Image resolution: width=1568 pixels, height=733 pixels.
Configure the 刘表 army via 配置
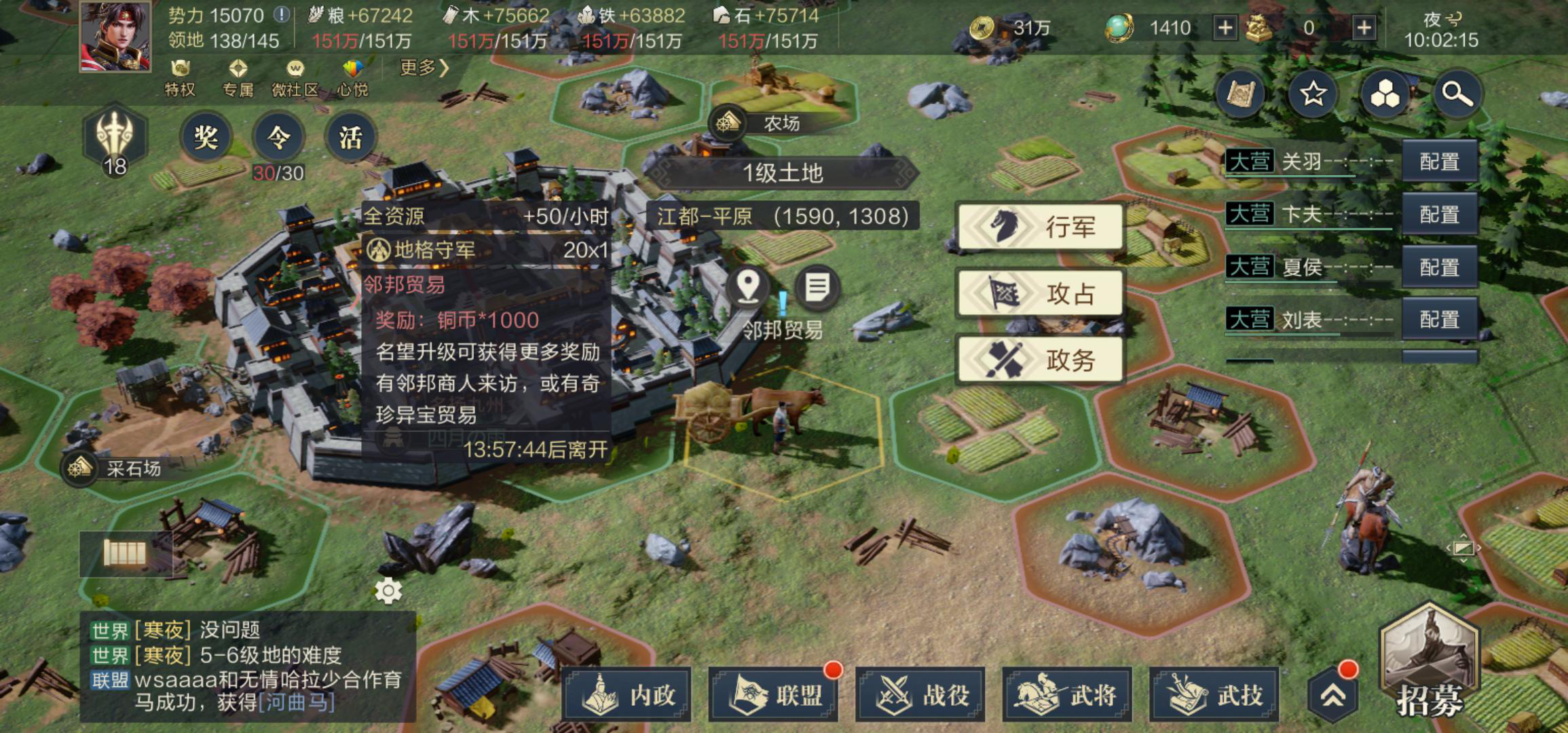(x=1439, y=319)
